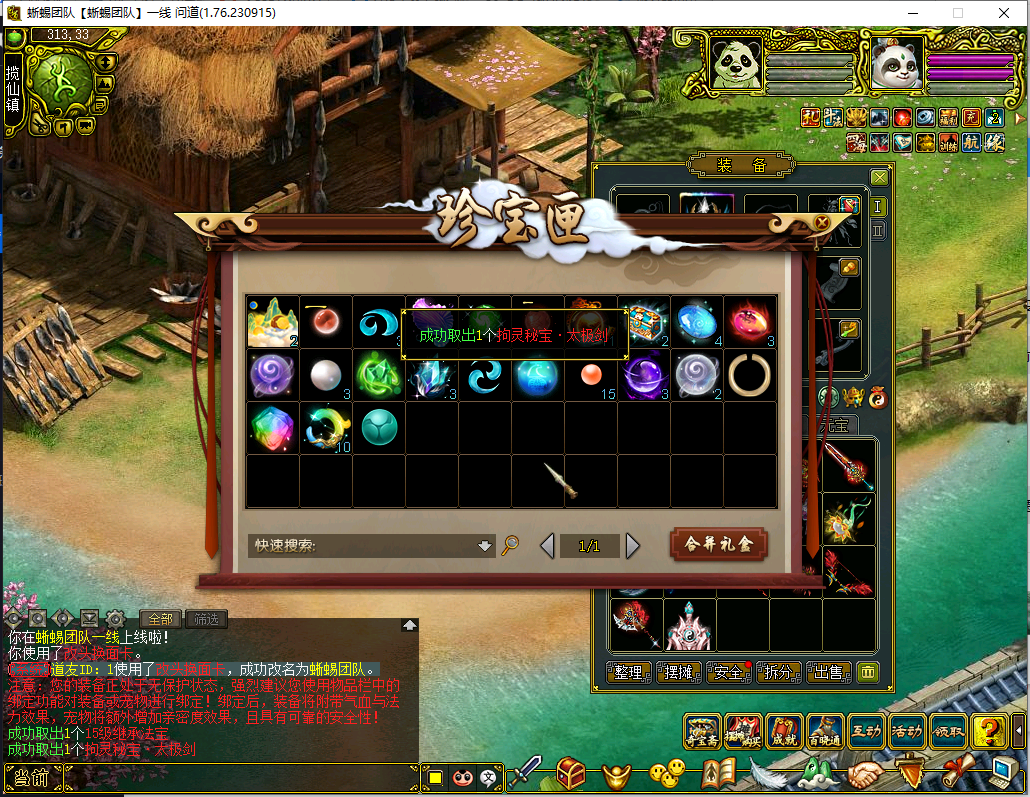This screenshot has height=797, width=1030.
Task: Select the rainbow gem item slot
Action: (272, 428)
